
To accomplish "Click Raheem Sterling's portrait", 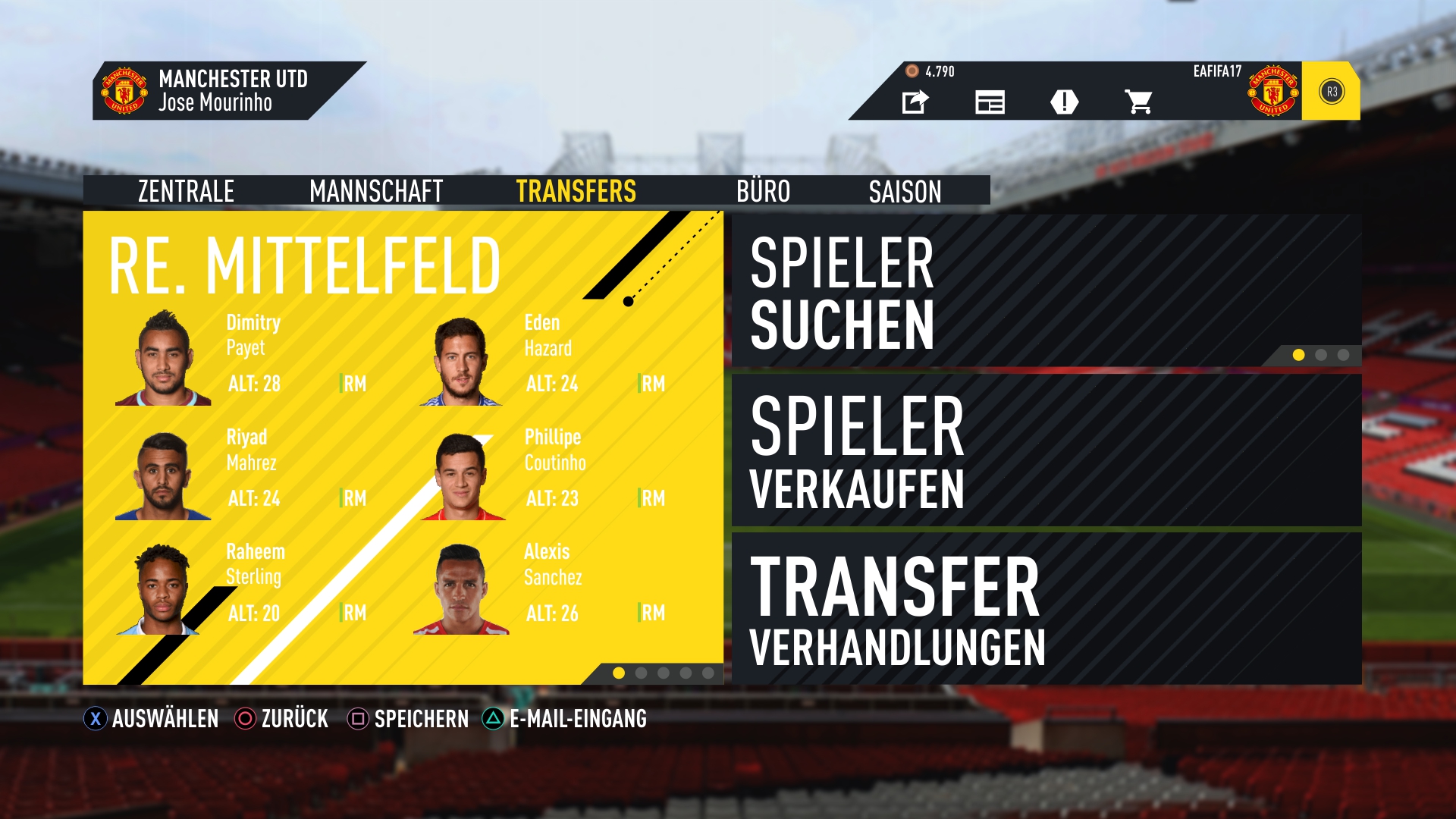I will (162, 589).
